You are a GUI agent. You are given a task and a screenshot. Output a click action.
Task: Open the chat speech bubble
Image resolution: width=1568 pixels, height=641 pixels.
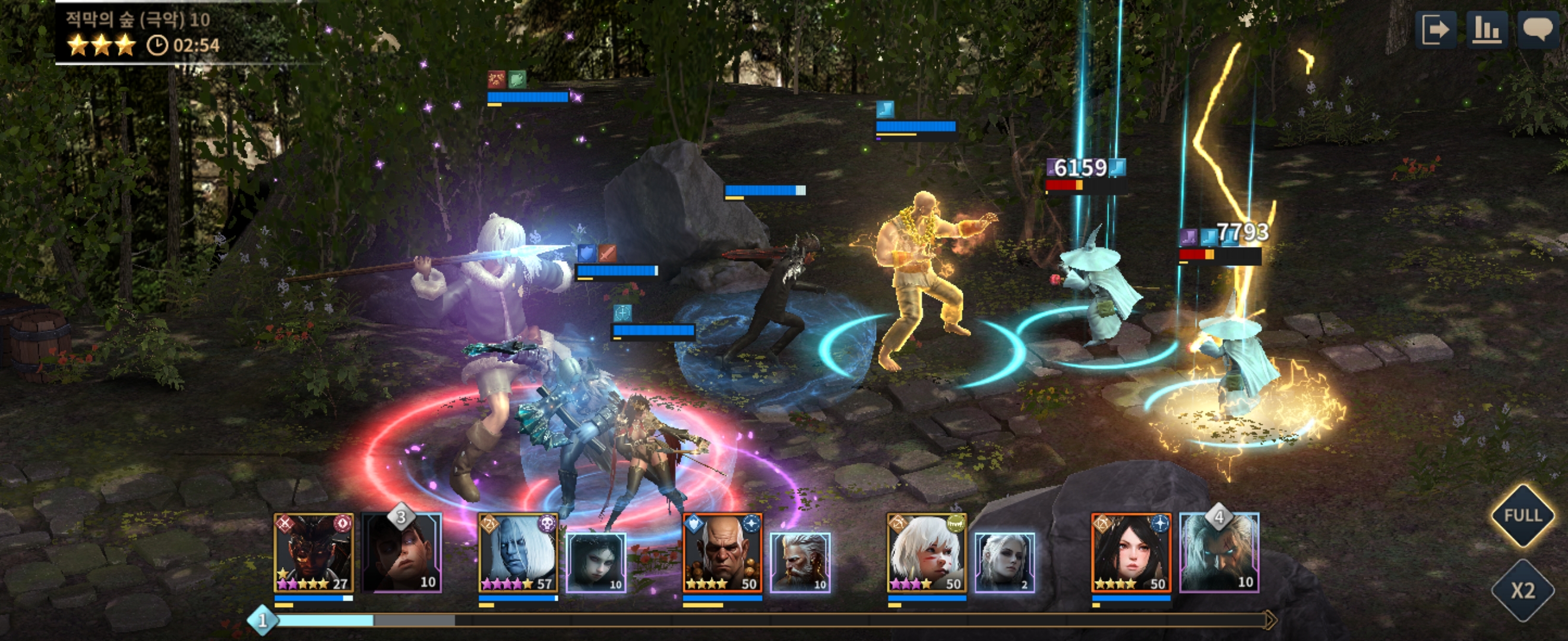[1538, 29]
